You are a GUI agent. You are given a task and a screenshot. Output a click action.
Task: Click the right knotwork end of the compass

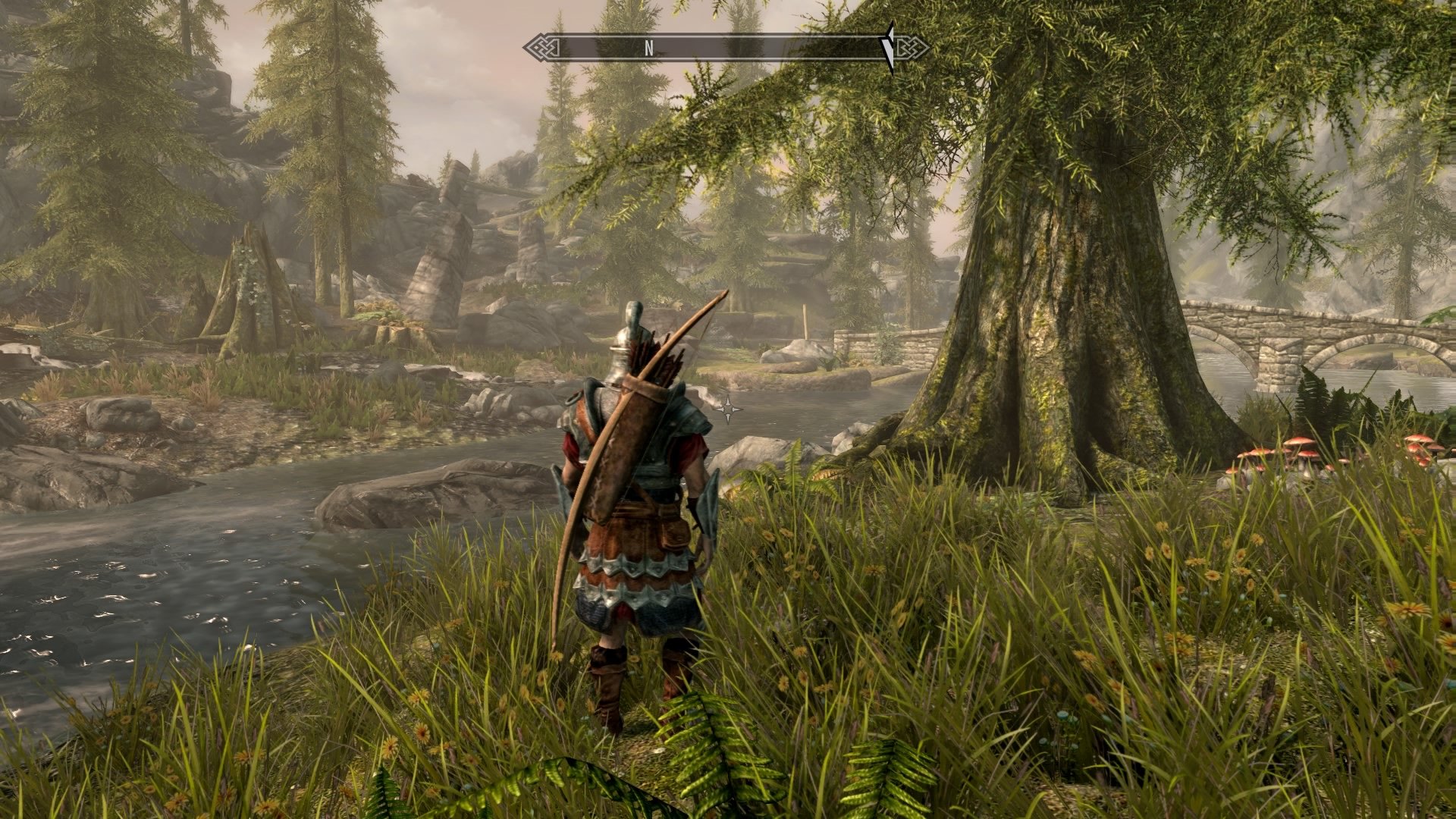914,47
